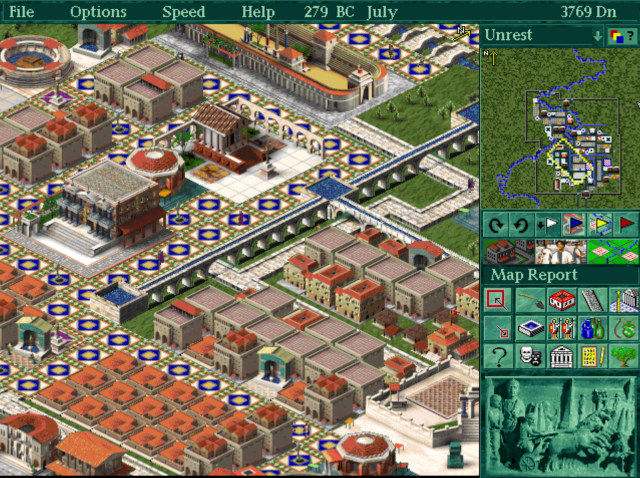Select the red house building tool

[x=560, y=300]
